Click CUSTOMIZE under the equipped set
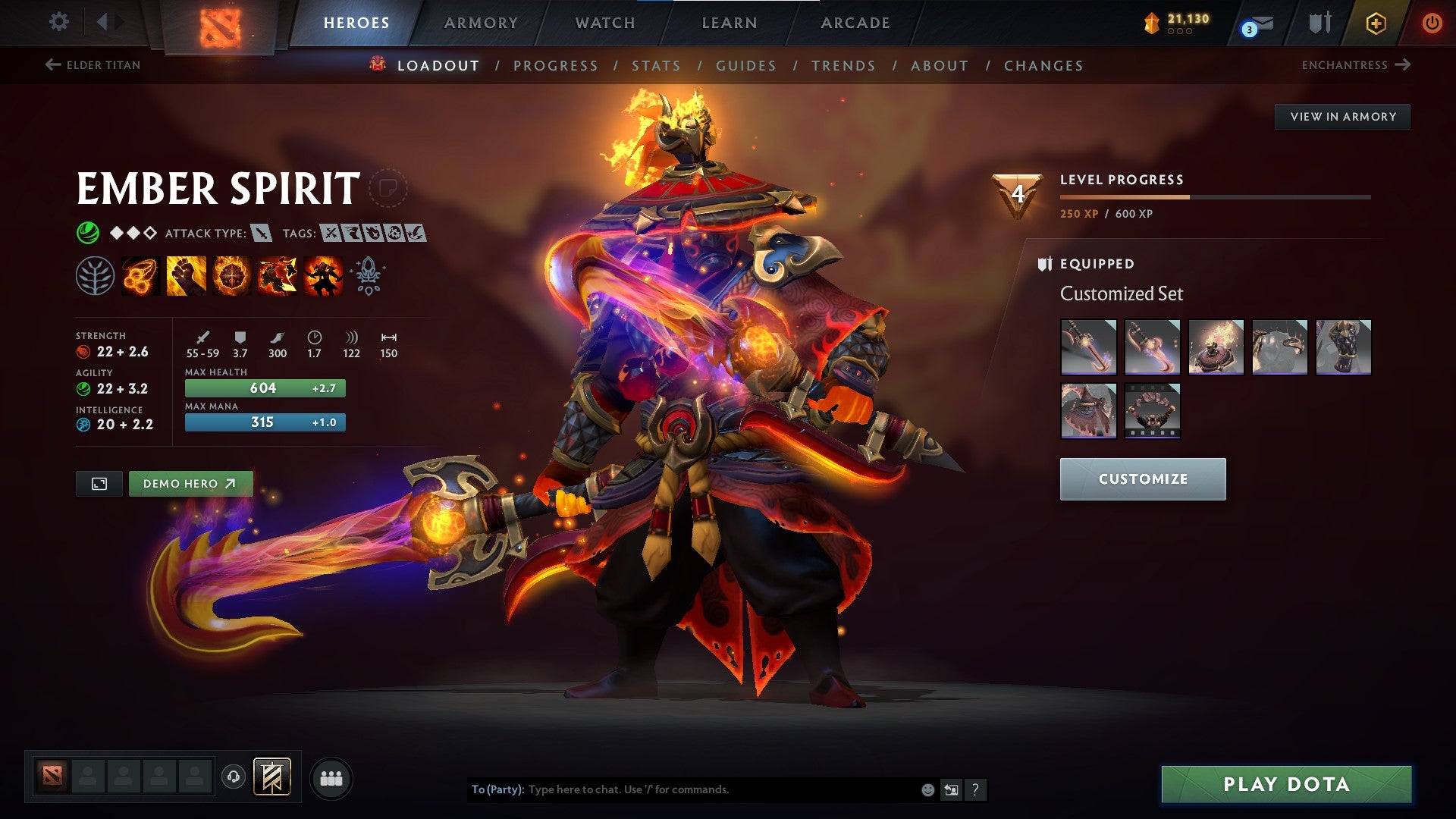Image resolution: width=1456 pixels, height=819 pixels. pos(1143,479)
